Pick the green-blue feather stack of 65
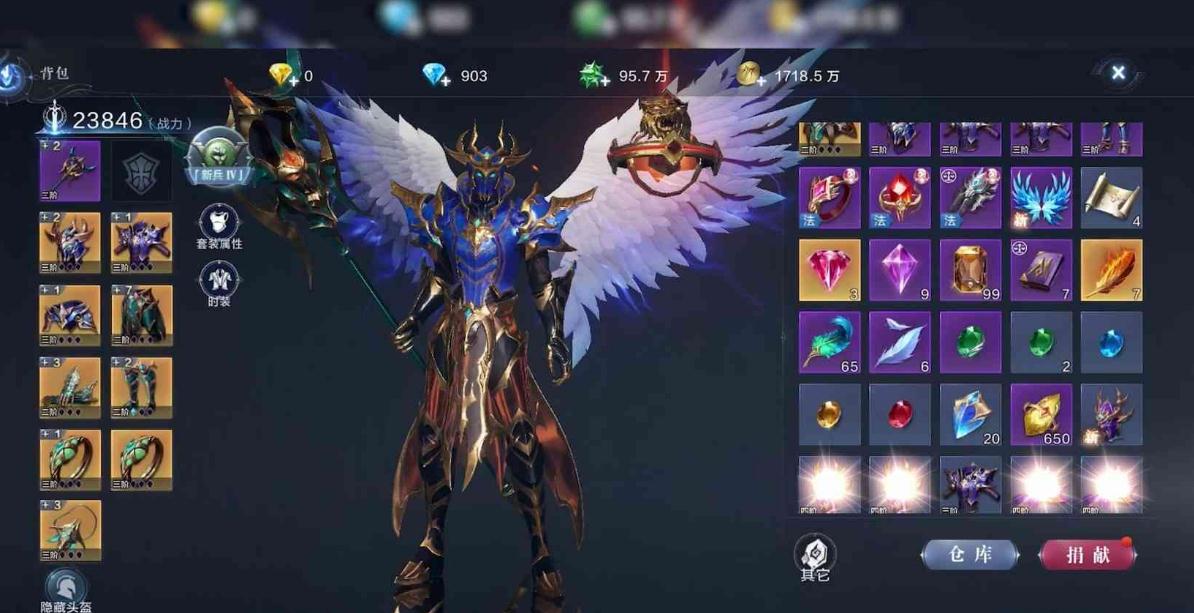Image resolution: width=1194 pixels, height=613 pixels. click(x=829, y=342)
